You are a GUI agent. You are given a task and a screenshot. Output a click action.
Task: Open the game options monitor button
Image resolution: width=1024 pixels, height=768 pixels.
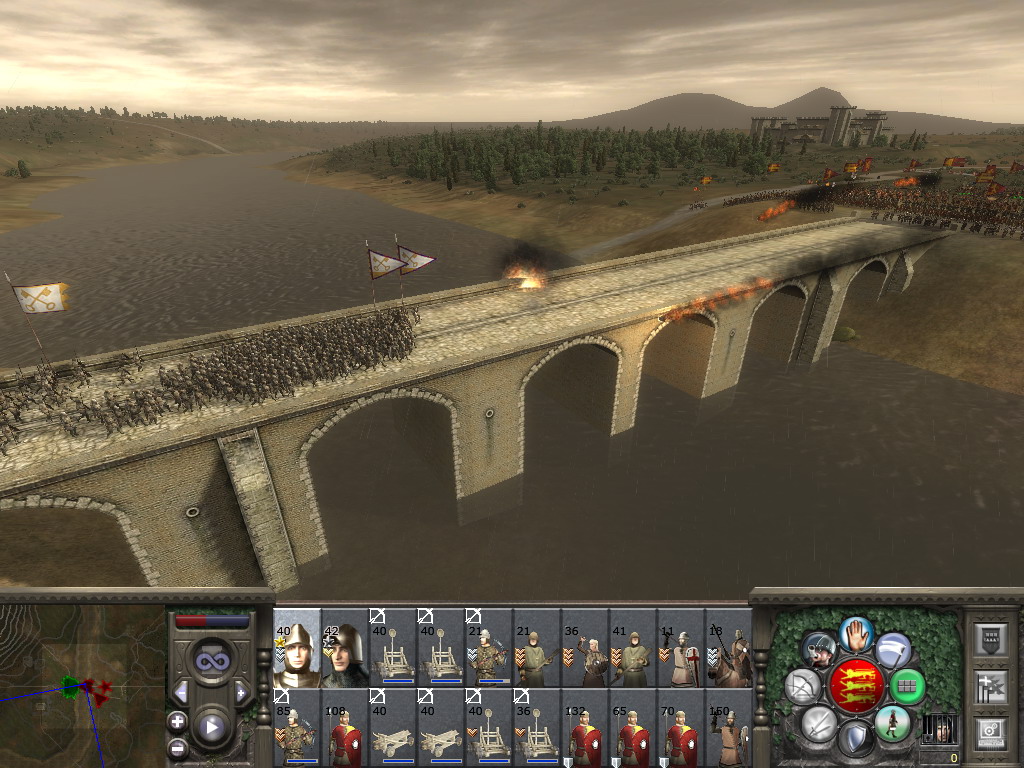(990, 733)
